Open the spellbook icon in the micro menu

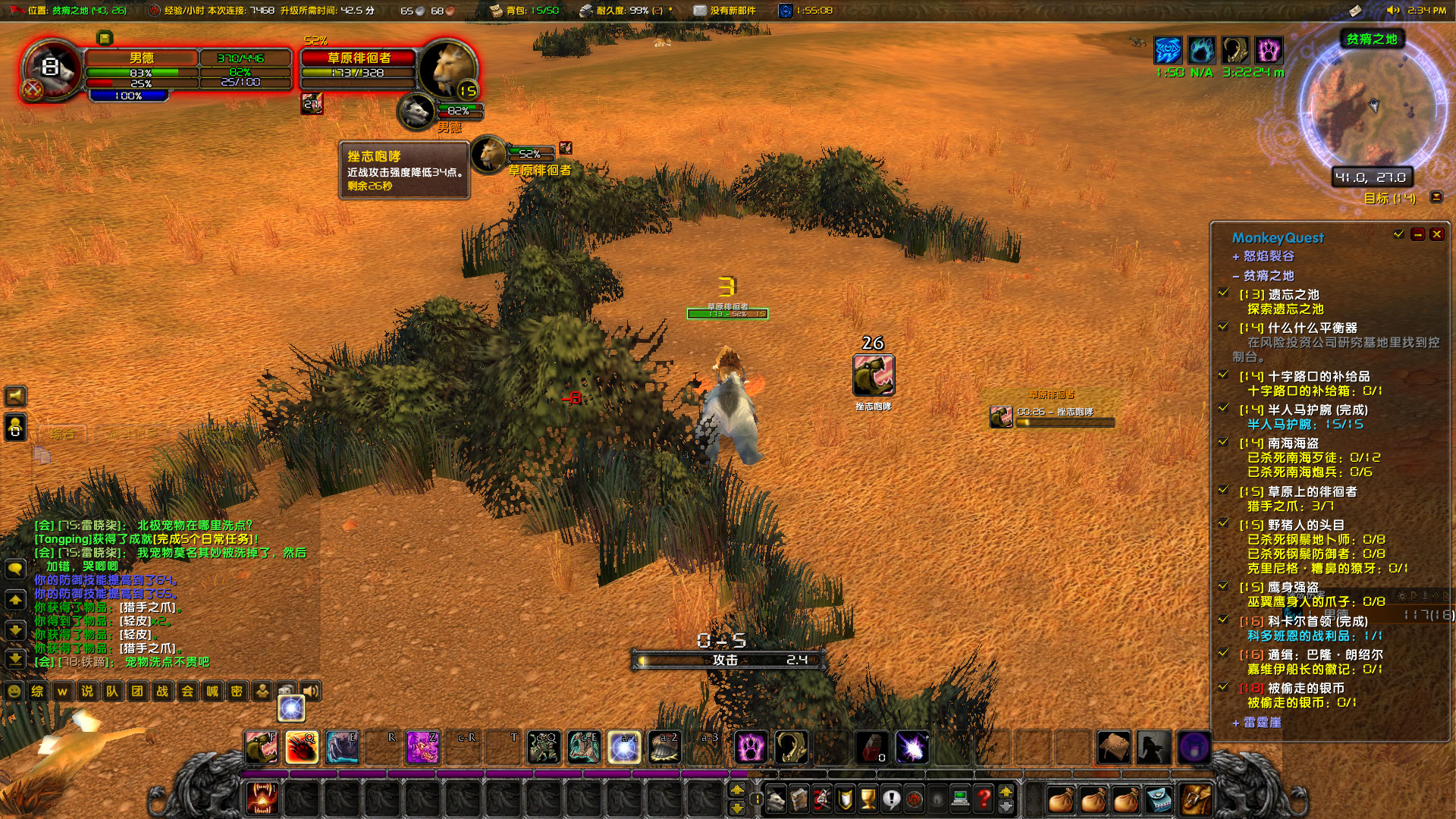(x=799, y=799)
